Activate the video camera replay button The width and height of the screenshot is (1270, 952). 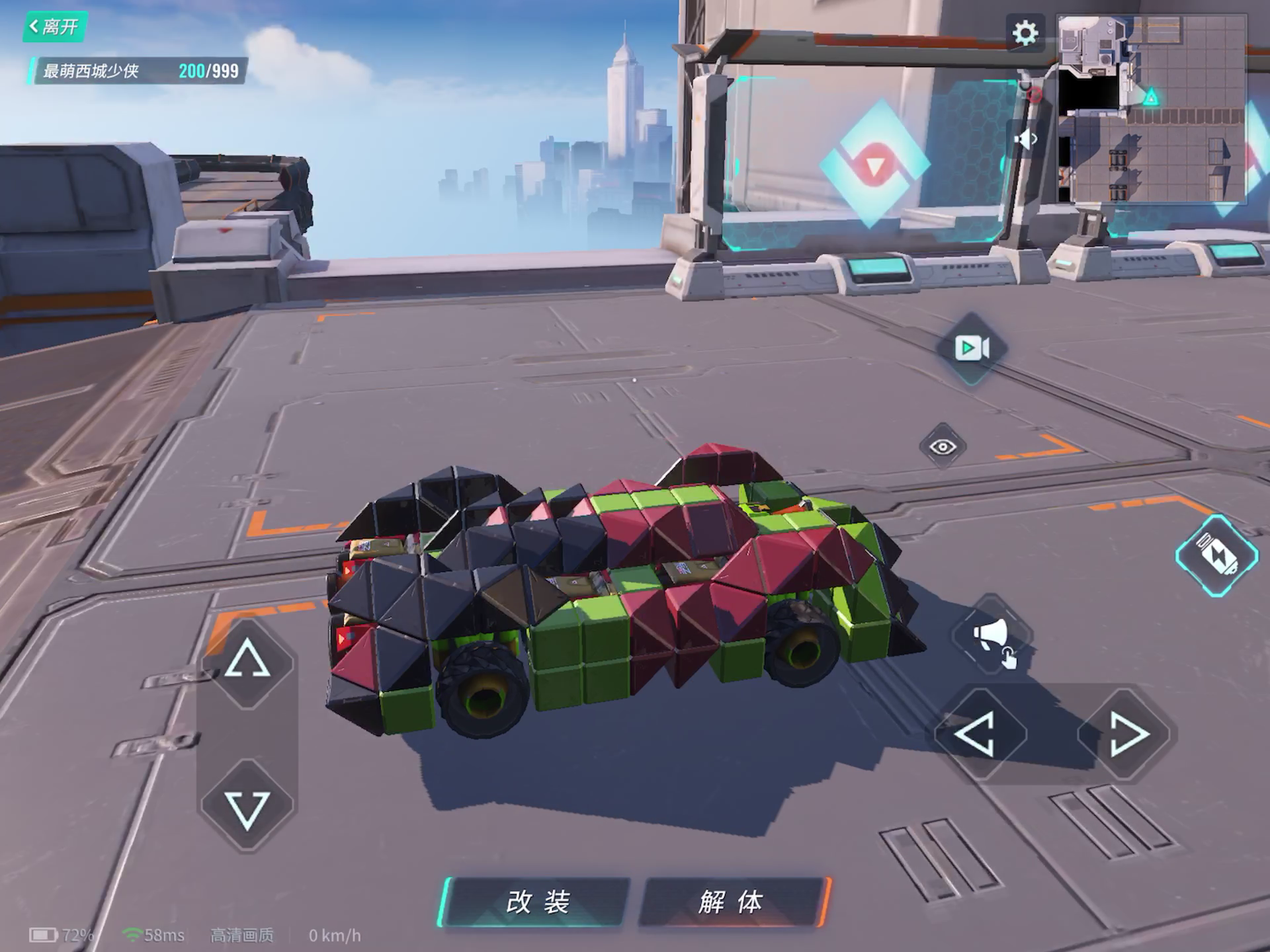click(972, 348)
